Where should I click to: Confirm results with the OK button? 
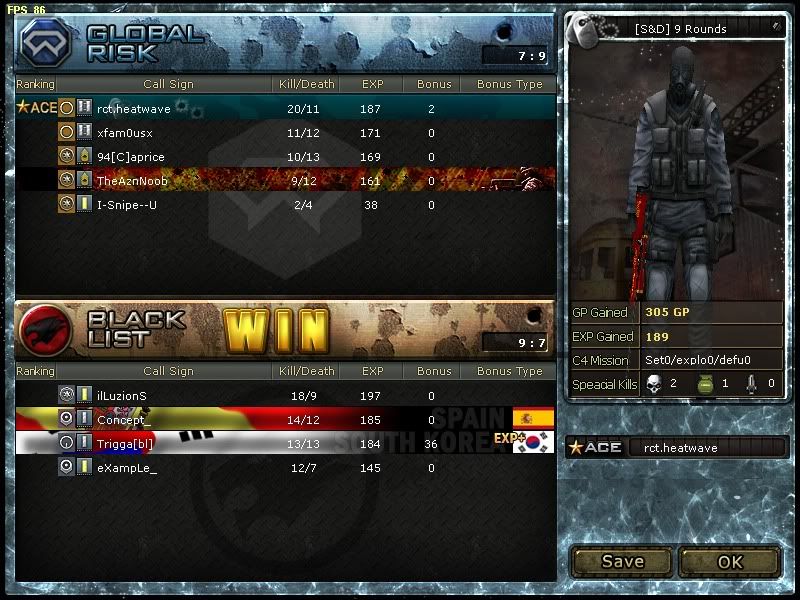click(x=730, y=561)
